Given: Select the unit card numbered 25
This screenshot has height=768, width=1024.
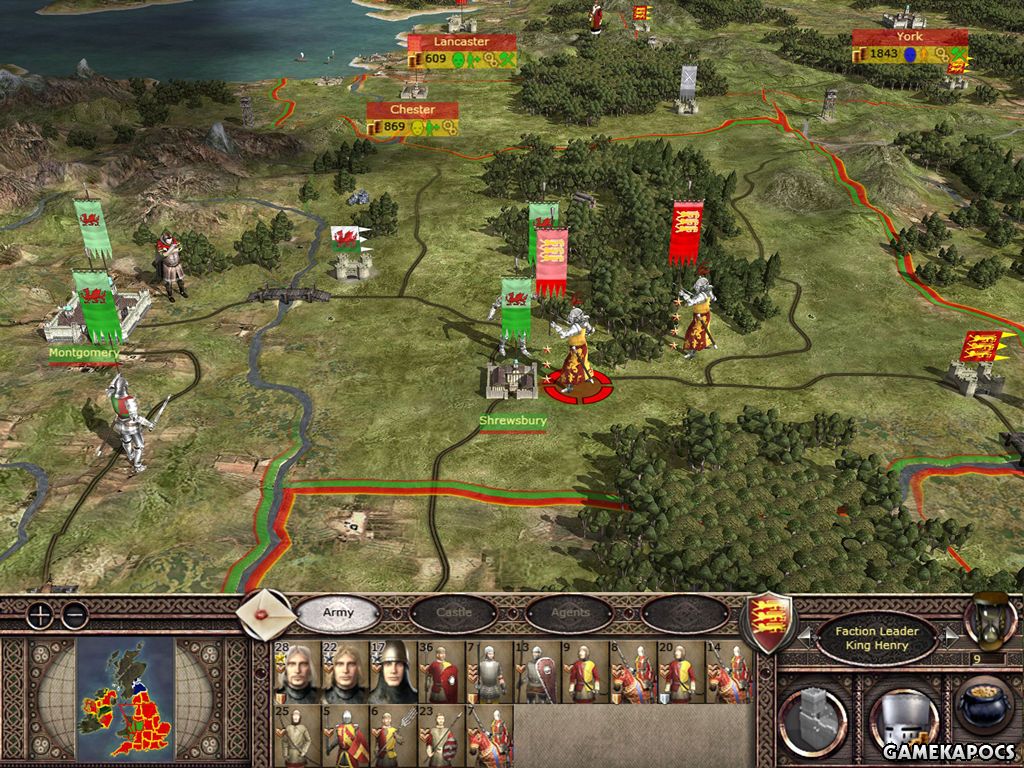Looking at the screenshot, I should coord(296,735).
